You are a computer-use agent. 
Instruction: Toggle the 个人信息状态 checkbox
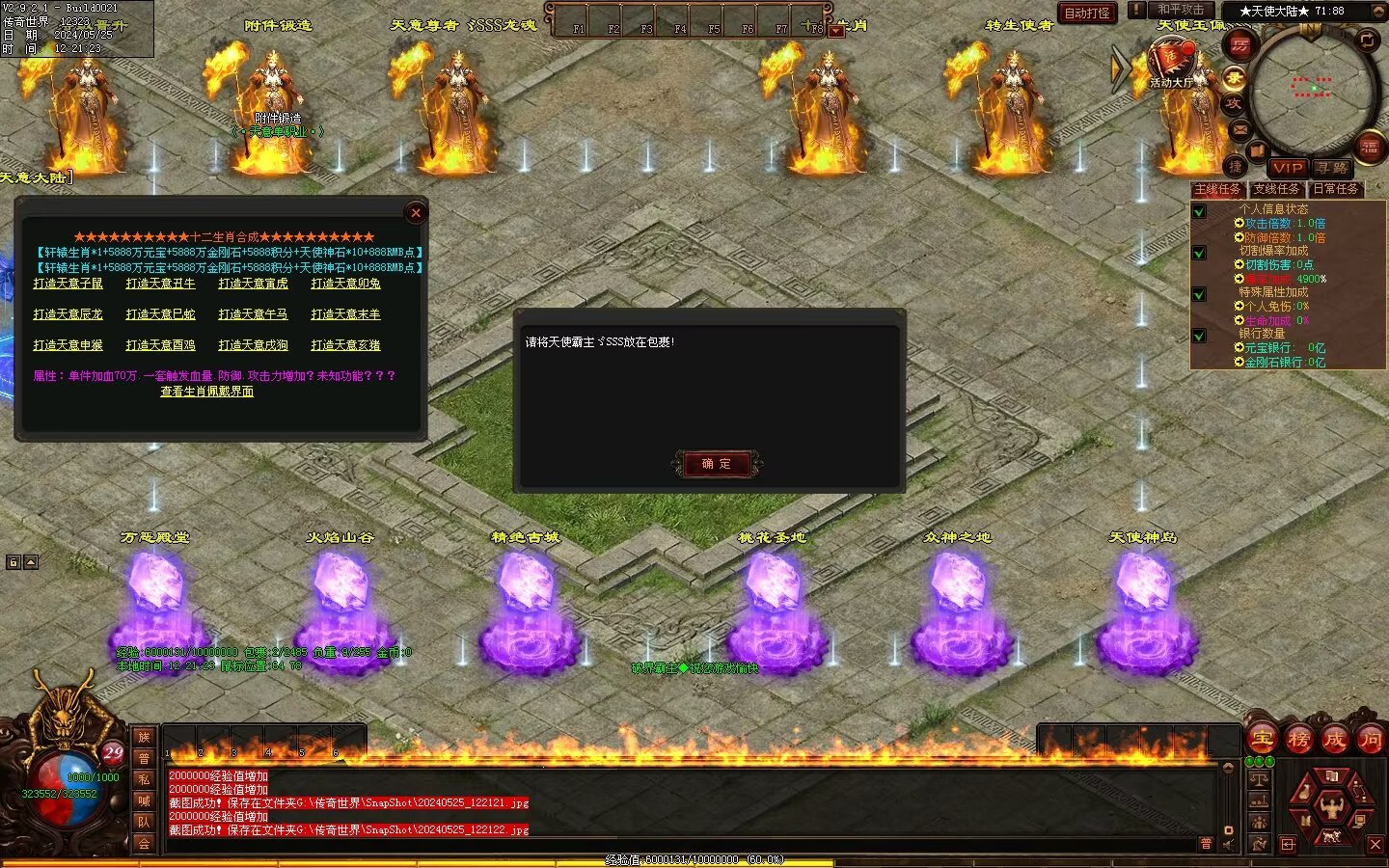(1199, 211)
